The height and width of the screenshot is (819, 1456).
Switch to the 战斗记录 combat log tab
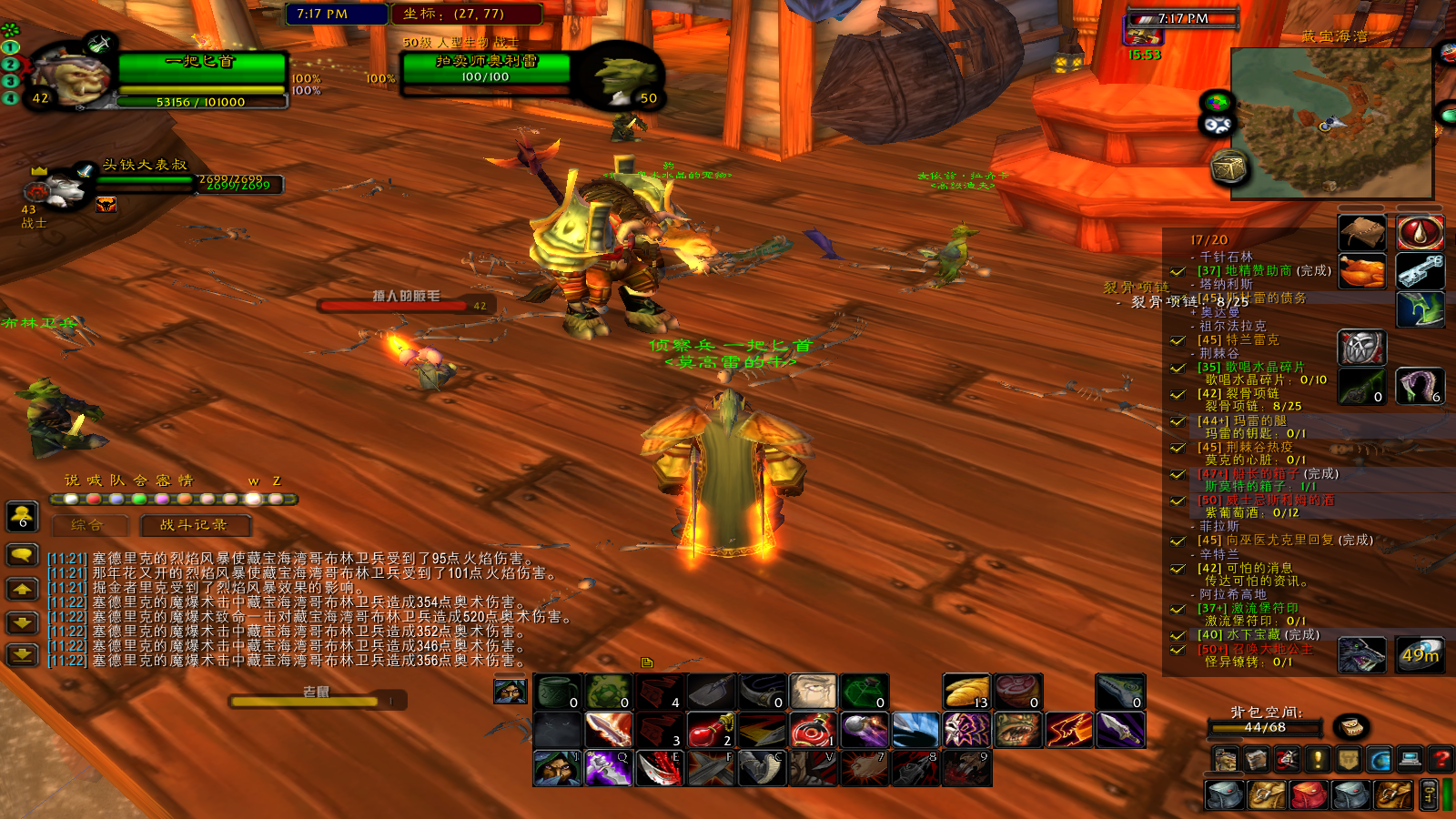[x=194, y=525]
